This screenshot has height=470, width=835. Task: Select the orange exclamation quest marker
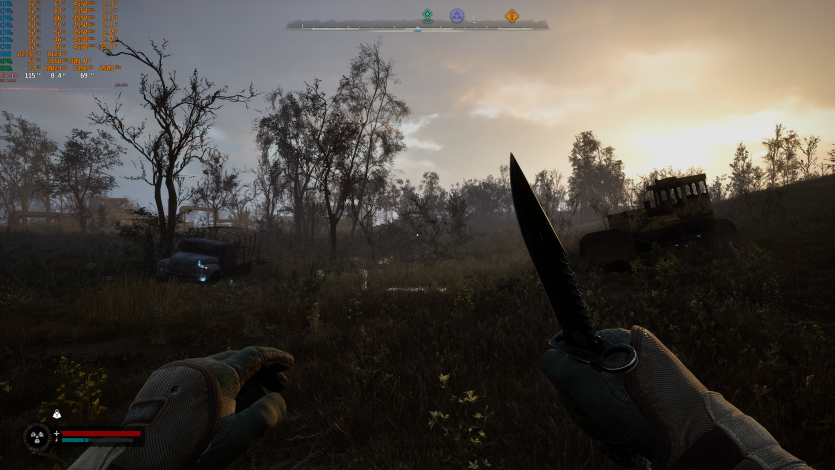[512, 15]
